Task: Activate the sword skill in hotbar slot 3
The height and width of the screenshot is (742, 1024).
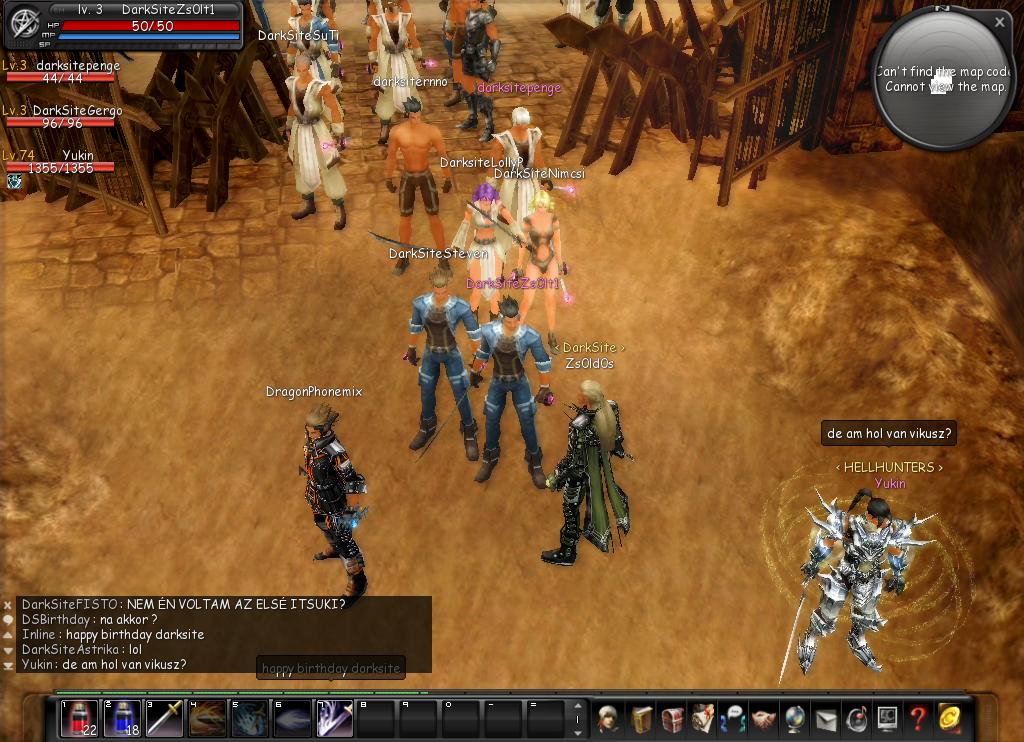Action: coord(164,718)
